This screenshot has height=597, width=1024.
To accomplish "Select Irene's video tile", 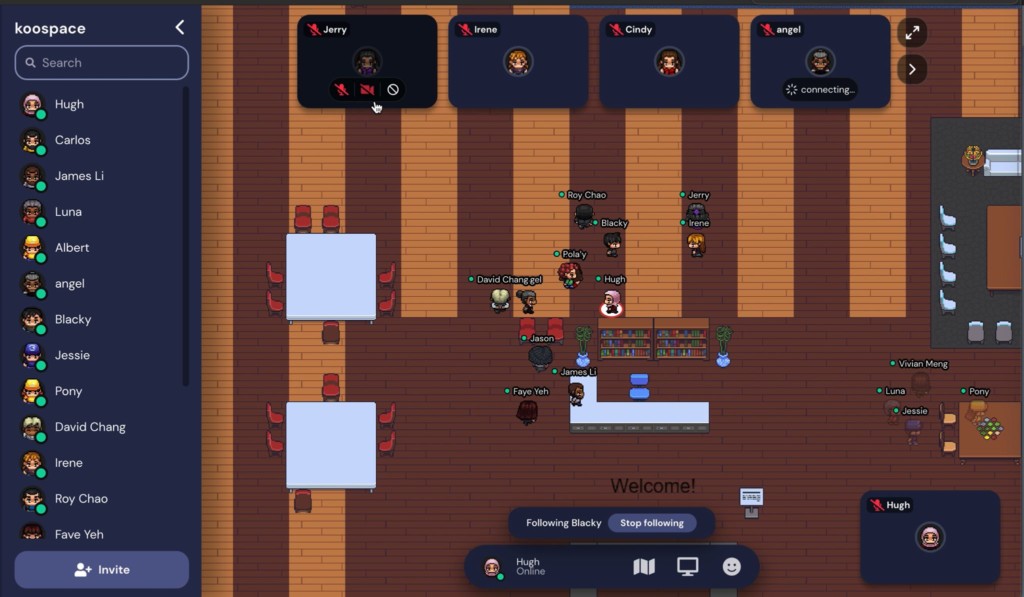I will coord(518,62).
